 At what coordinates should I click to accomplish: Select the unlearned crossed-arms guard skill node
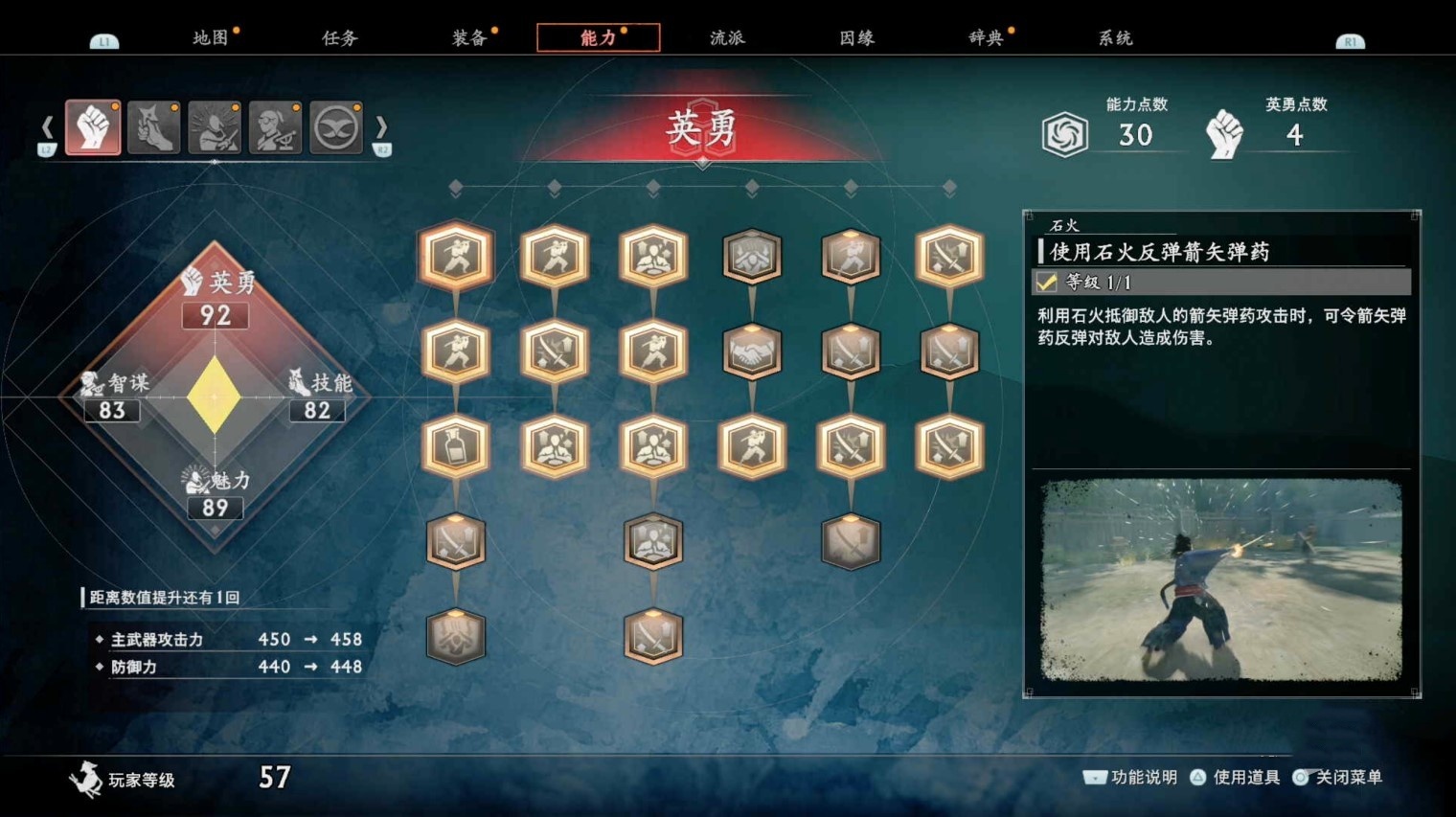[753, 254]
